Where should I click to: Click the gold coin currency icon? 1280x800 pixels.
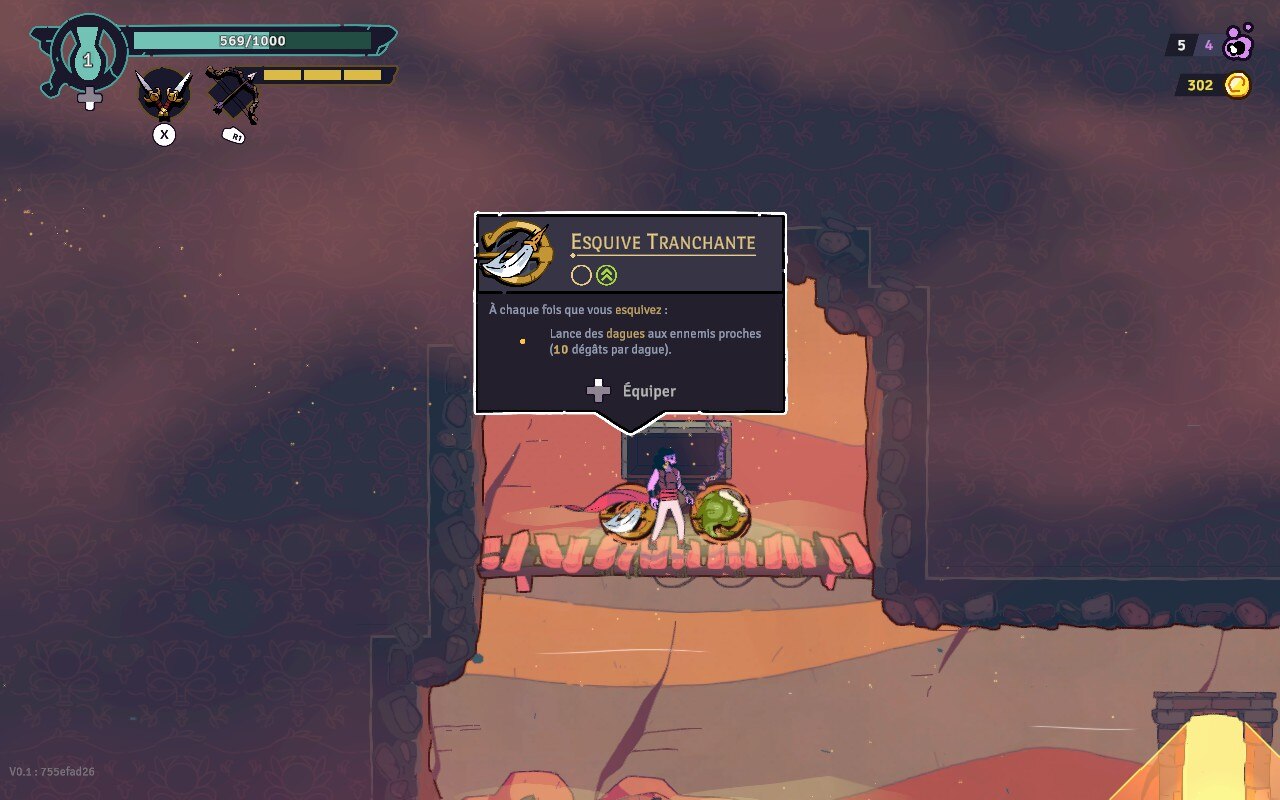pos(1237,85)
